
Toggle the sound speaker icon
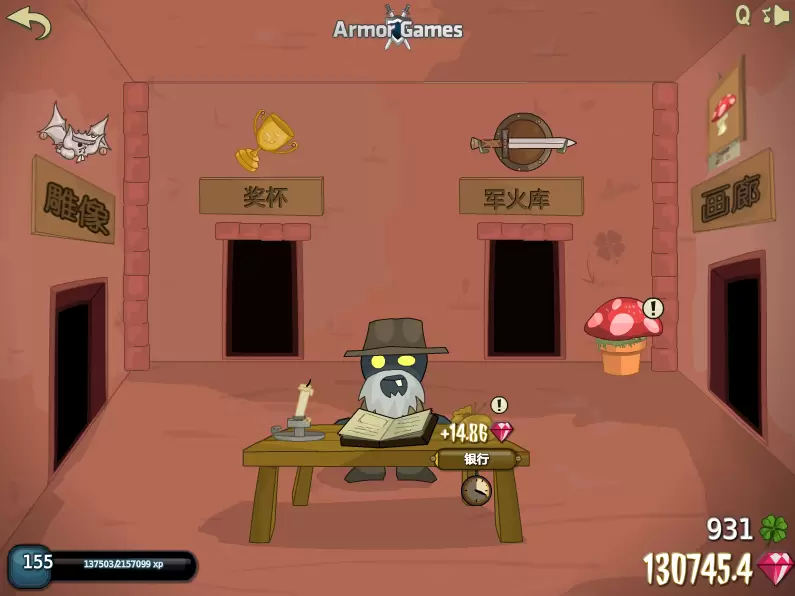click(776, 15)
